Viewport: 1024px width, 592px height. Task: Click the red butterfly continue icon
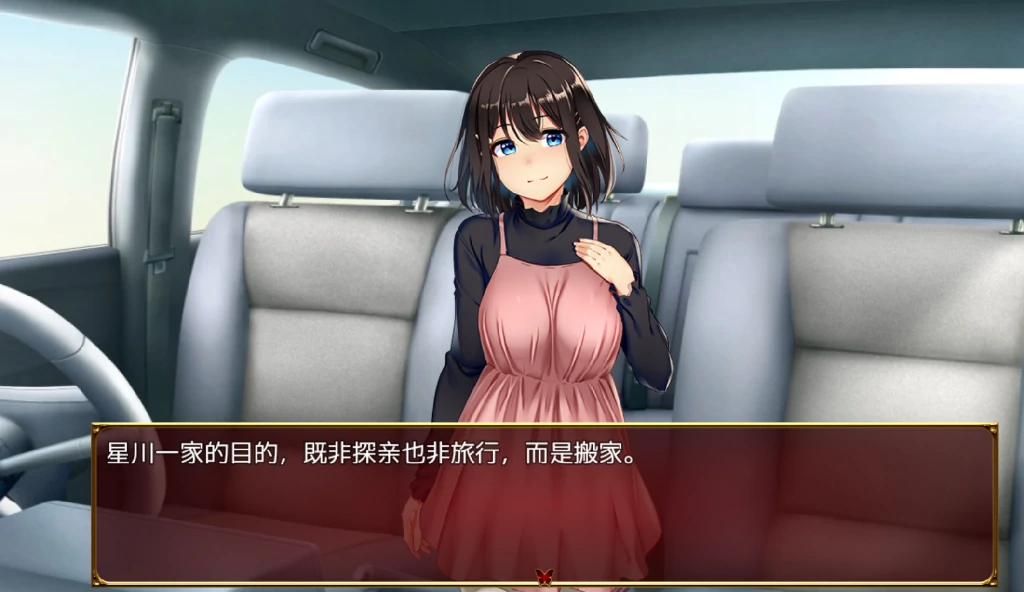click(544, 576)
